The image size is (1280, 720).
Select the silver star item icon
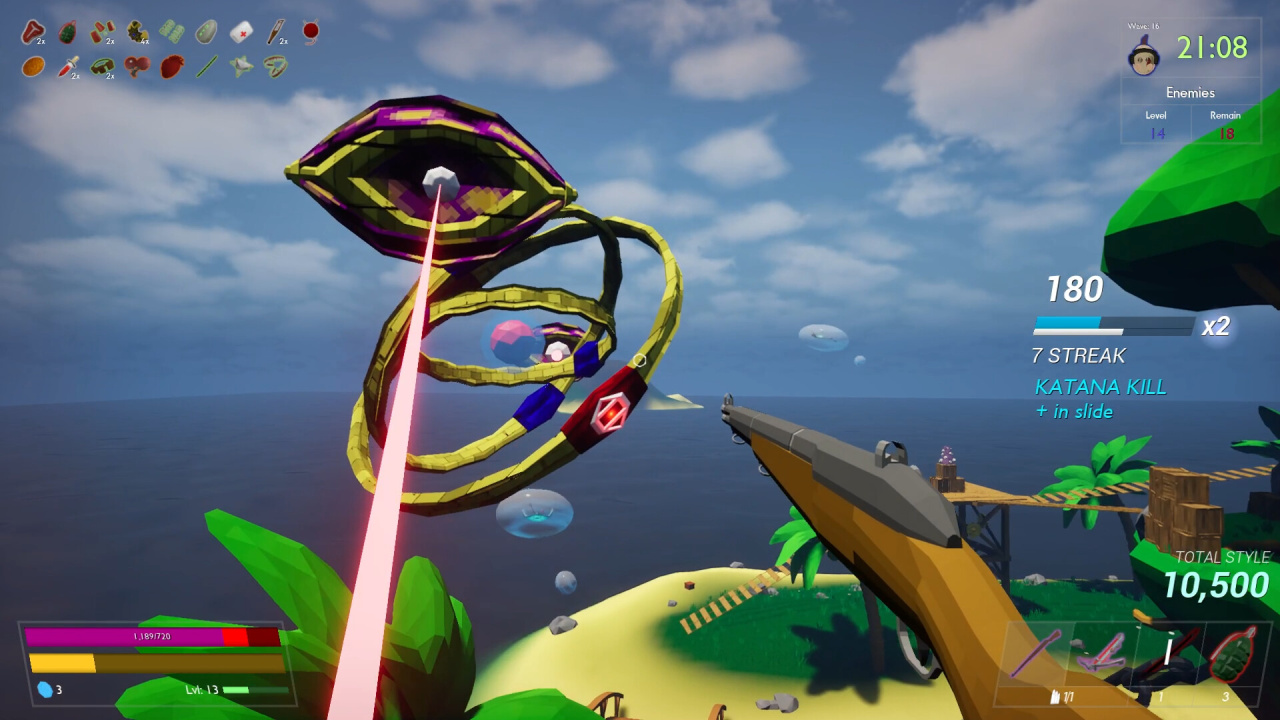click(241, 67)
